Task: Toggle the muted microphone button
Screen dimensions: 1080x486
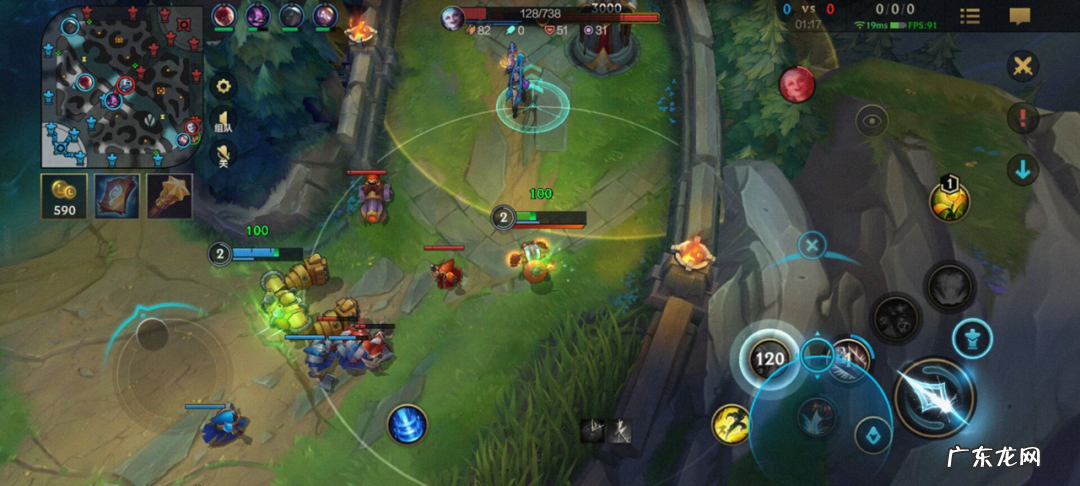Action: tap(224, 155)
